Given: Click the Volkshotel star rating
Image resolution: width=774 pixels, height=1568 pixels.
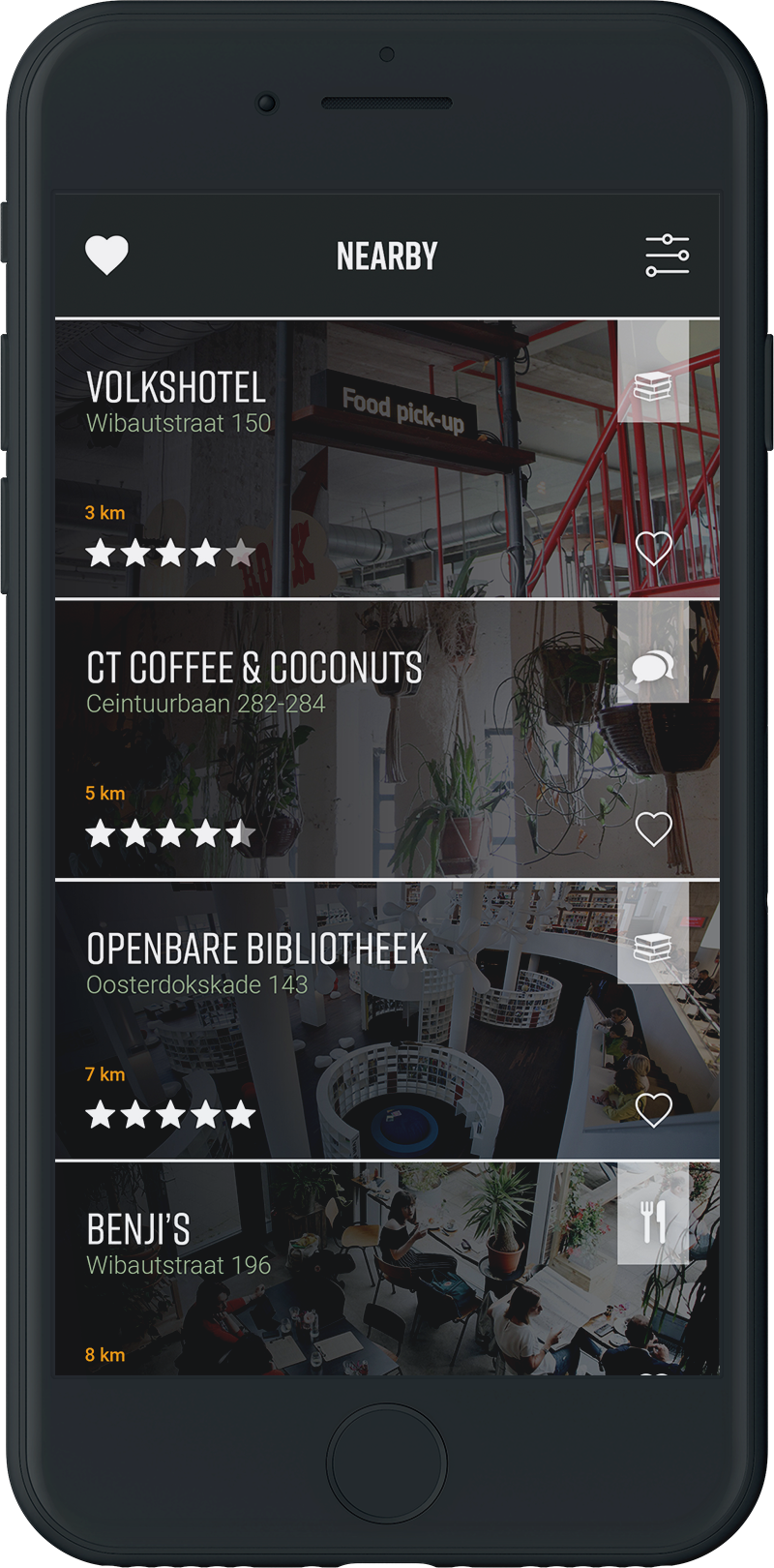Looking at the screenshot, I should click(x=170, y=554).
